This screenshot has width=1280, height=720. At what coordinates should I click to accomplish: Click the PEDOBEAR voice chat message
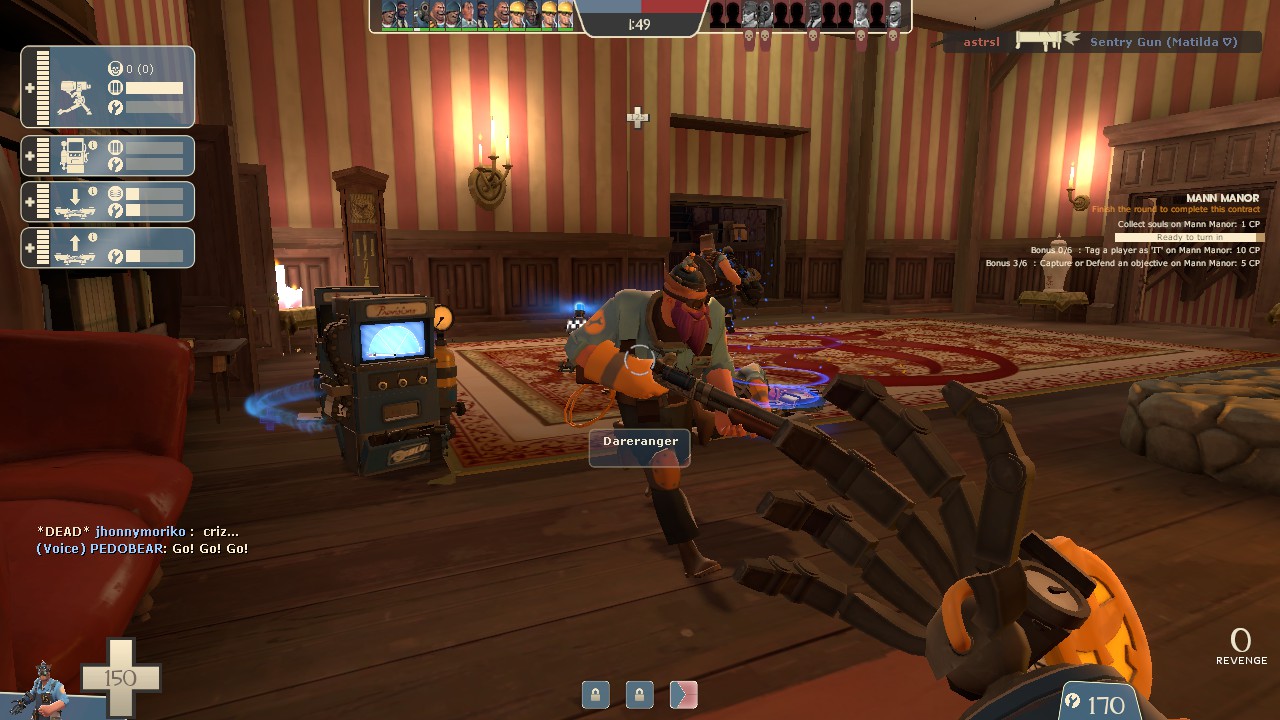142,549
